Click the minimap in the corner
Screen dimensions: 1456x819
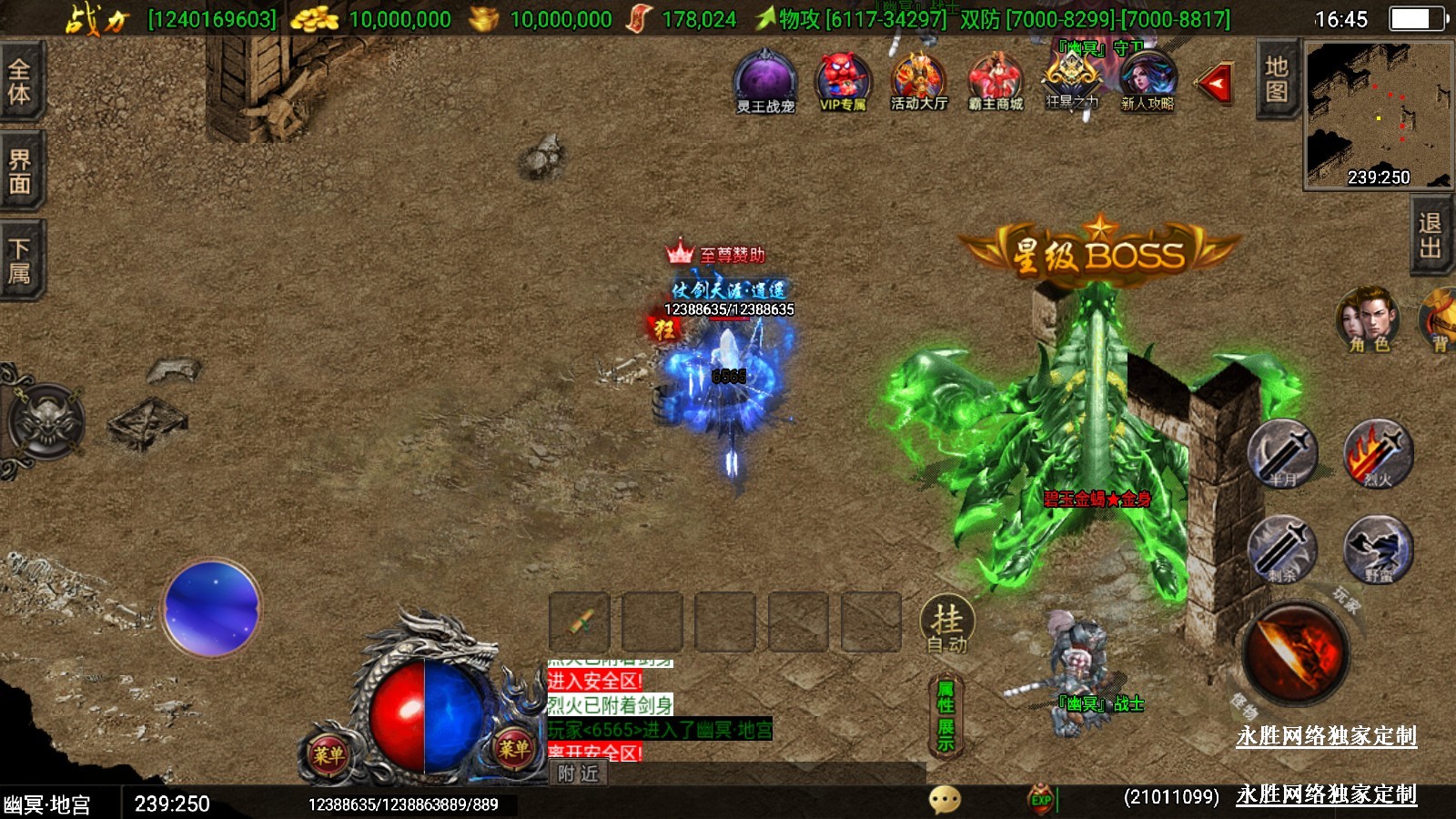[1378, 115]
